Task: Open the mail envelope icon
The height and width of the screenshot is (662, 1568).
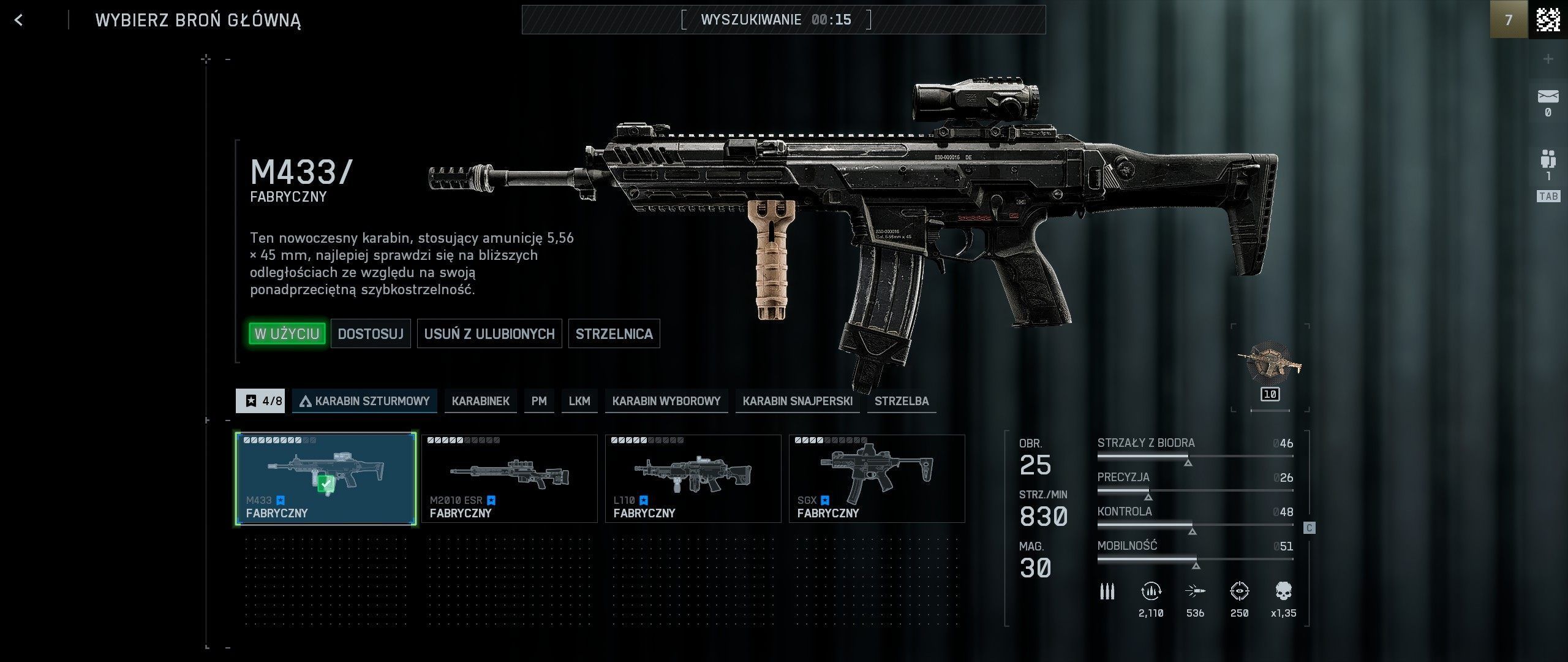Action: (x=1548, y=98)
